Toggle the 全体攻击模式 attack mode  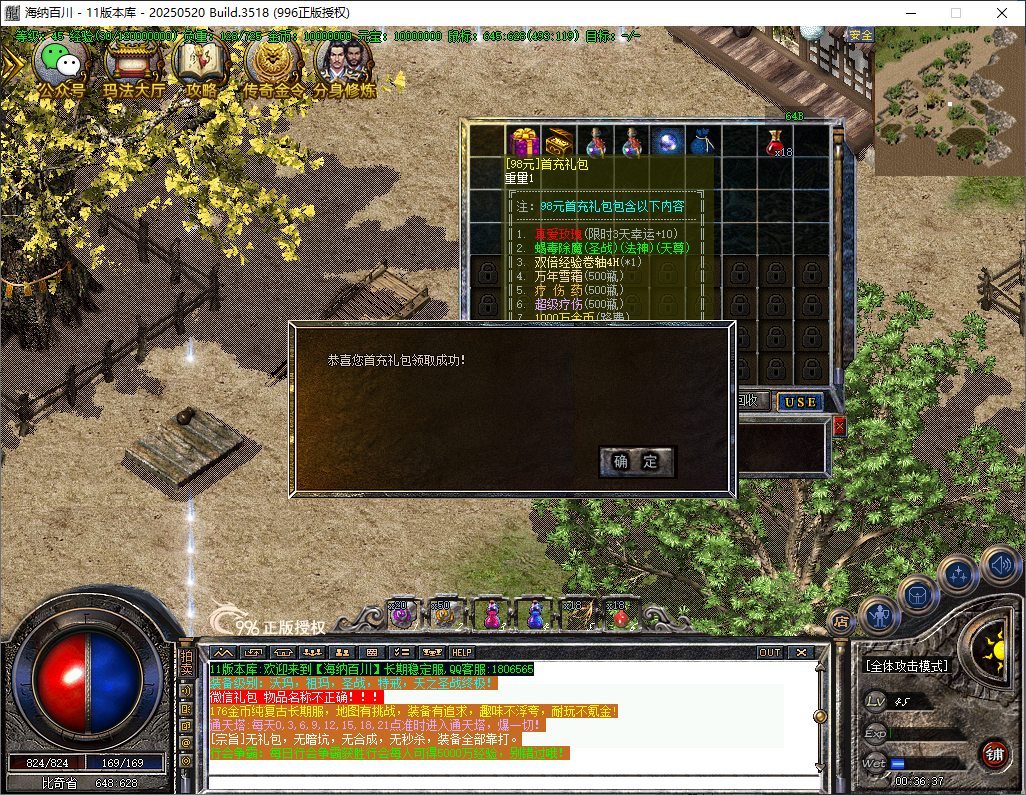(907, 666)
